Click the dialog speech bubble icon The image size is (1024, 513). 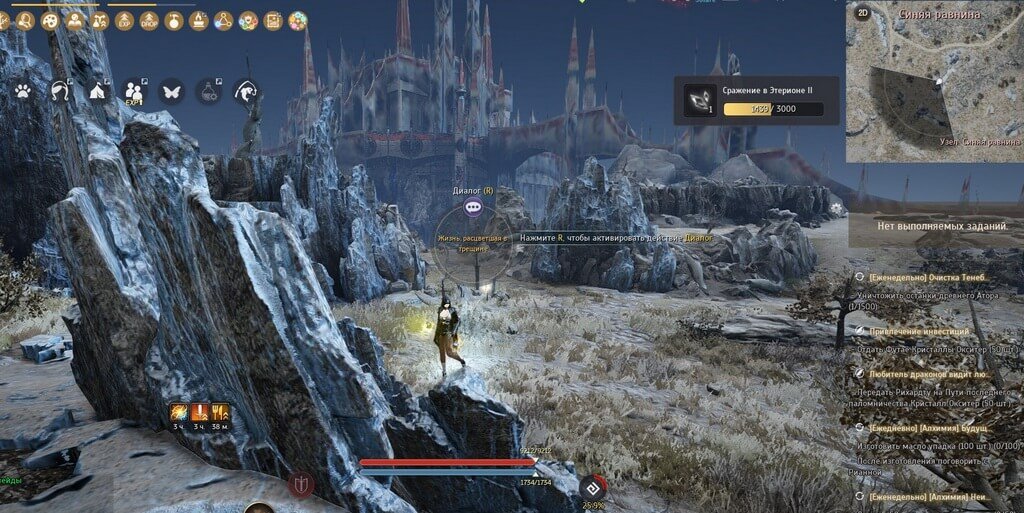pos(473,206)
